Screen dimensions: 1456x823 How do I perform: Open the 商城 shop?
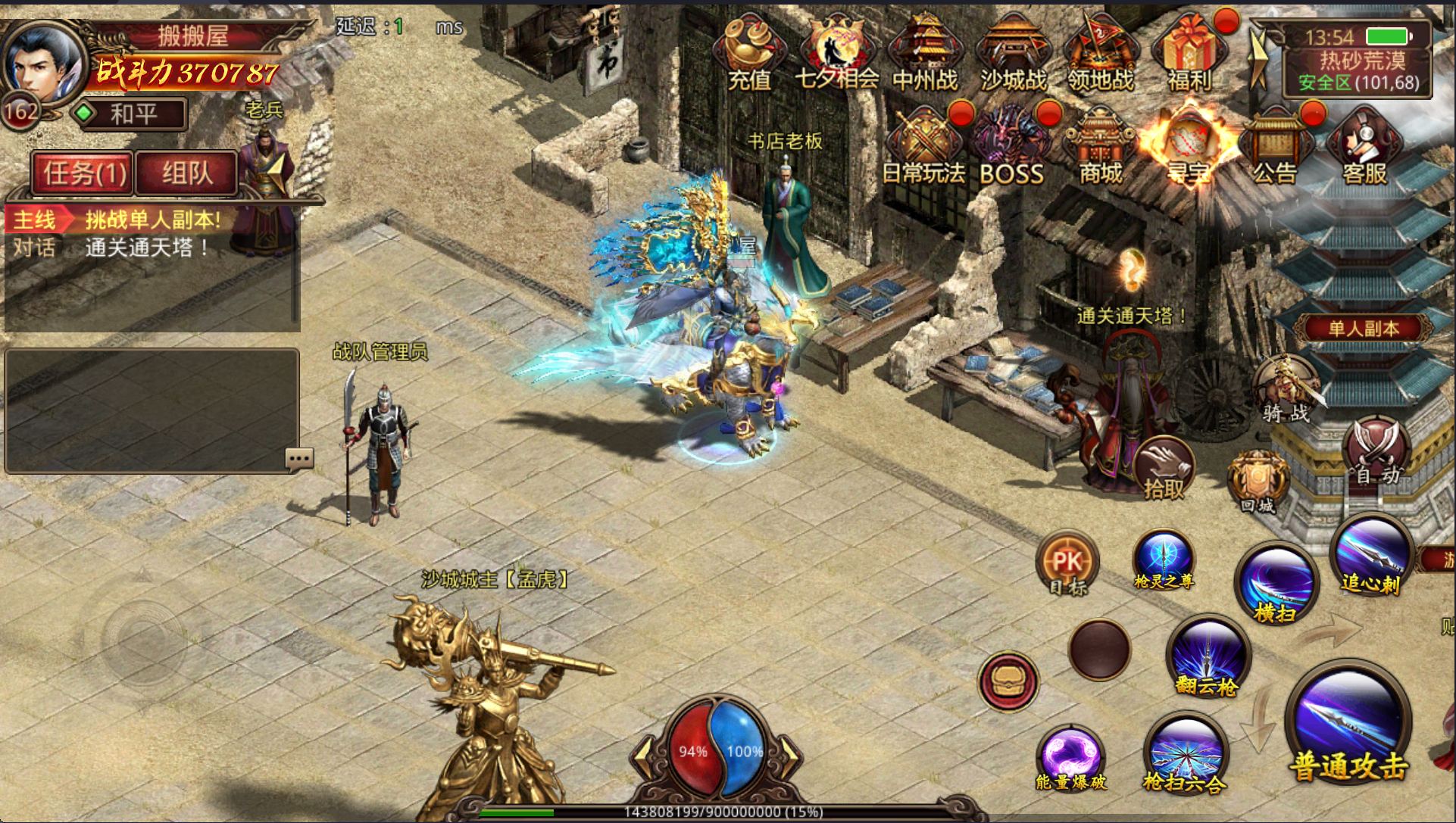pos(1101,148)
